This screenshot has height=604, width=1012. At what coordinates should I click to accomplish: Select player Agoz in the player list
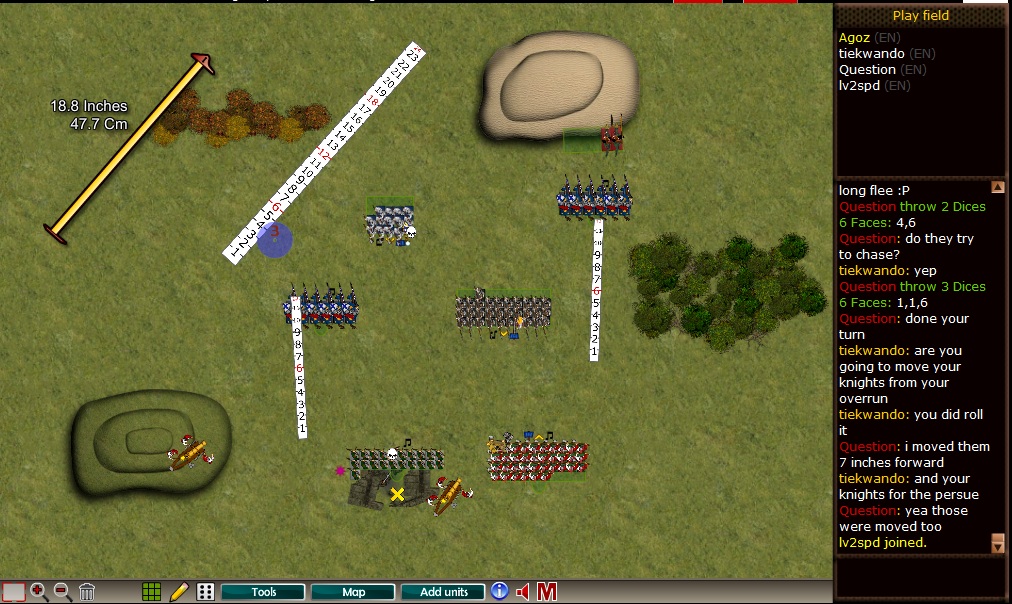pyautogui.click(x=856, y=38)
